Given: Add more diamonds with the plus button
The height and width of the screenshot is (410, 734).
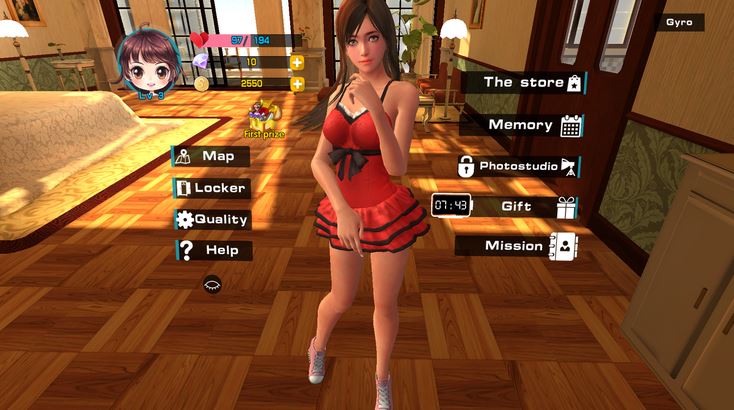Looking at the screenshot, I should tap(297, 62).
